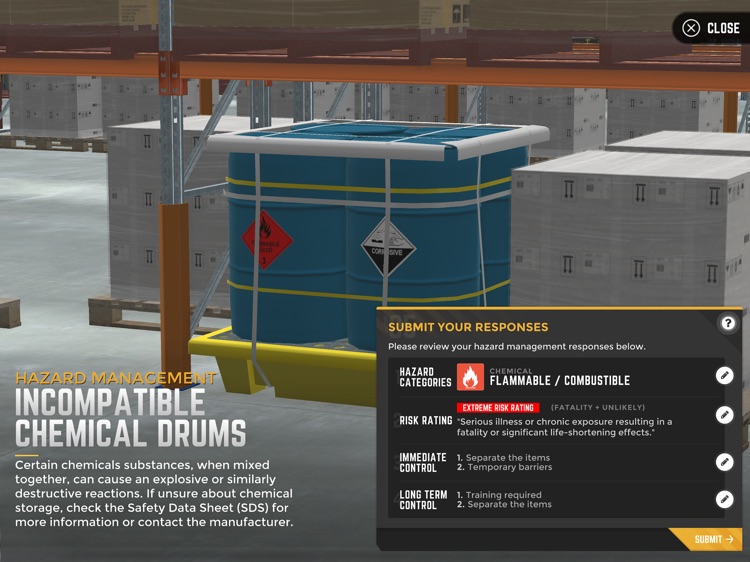Edit the Risk Rating response
The height and width of the screenshot is (562, 750).
tap(725, 415)
